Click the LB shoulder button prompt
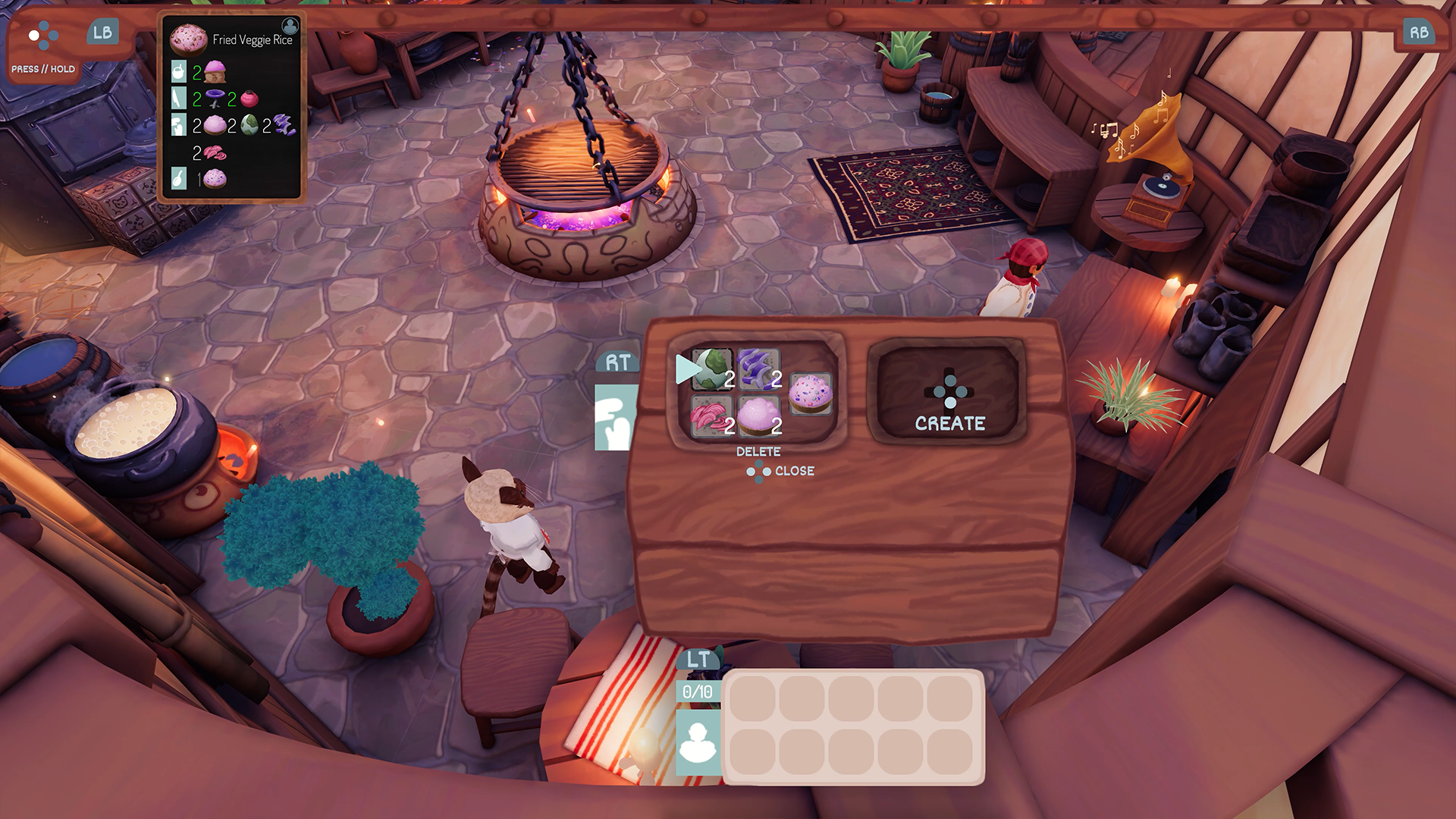The height and width of the screenshot is (819, 1456). tap(103, 33)
